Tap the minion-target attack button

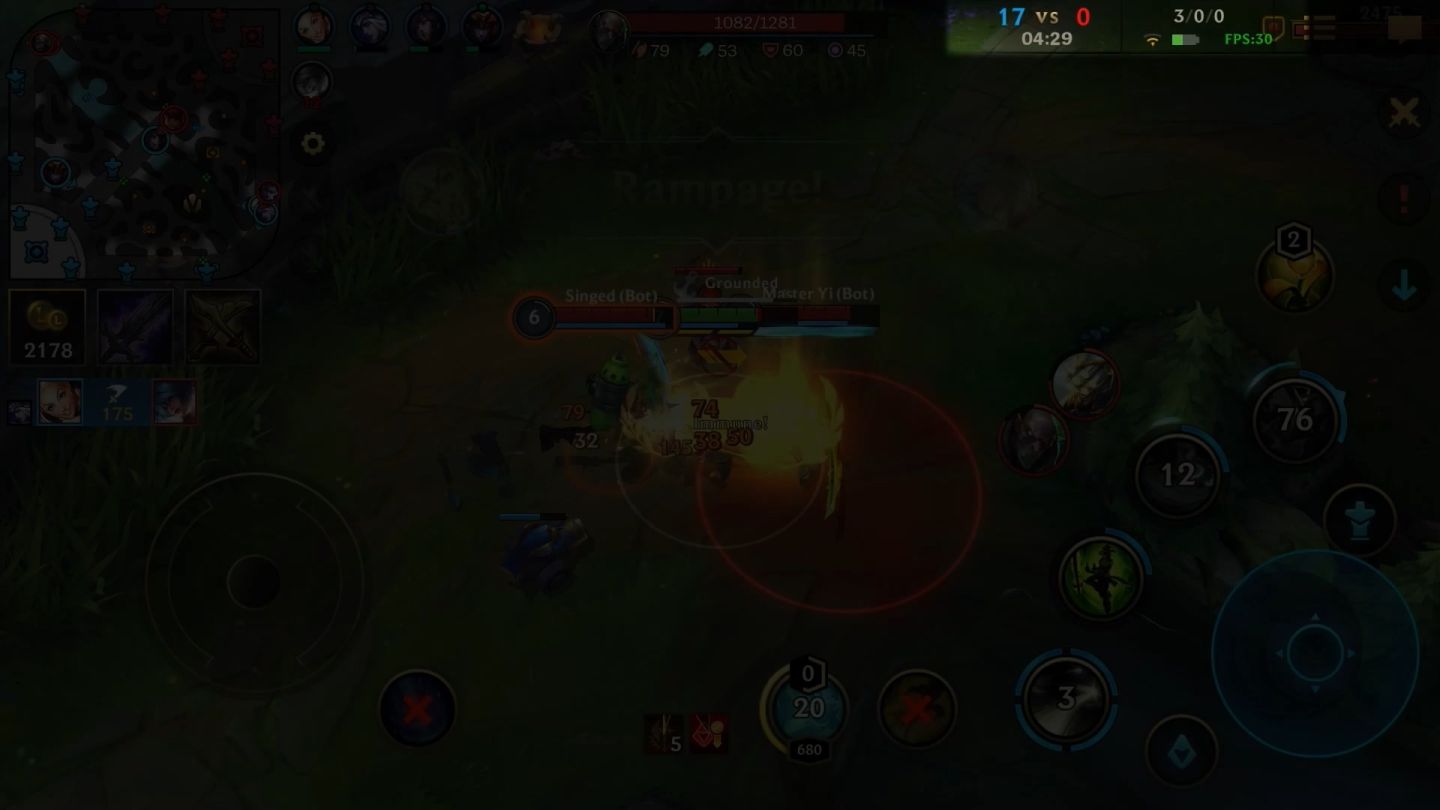click(1181, 751)
